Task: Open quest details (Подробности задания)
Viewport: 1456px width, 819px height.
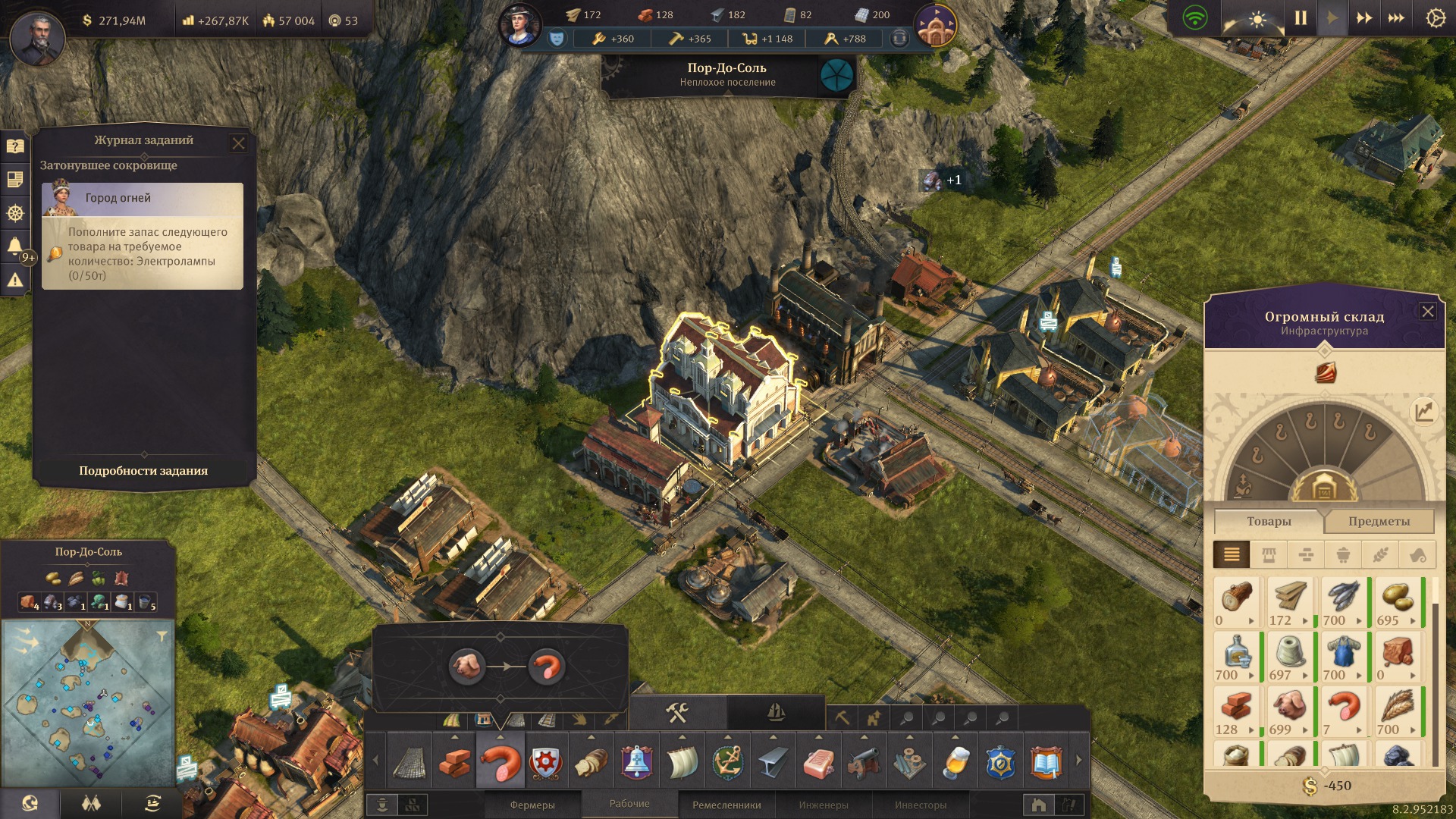Action: [143, 471]
